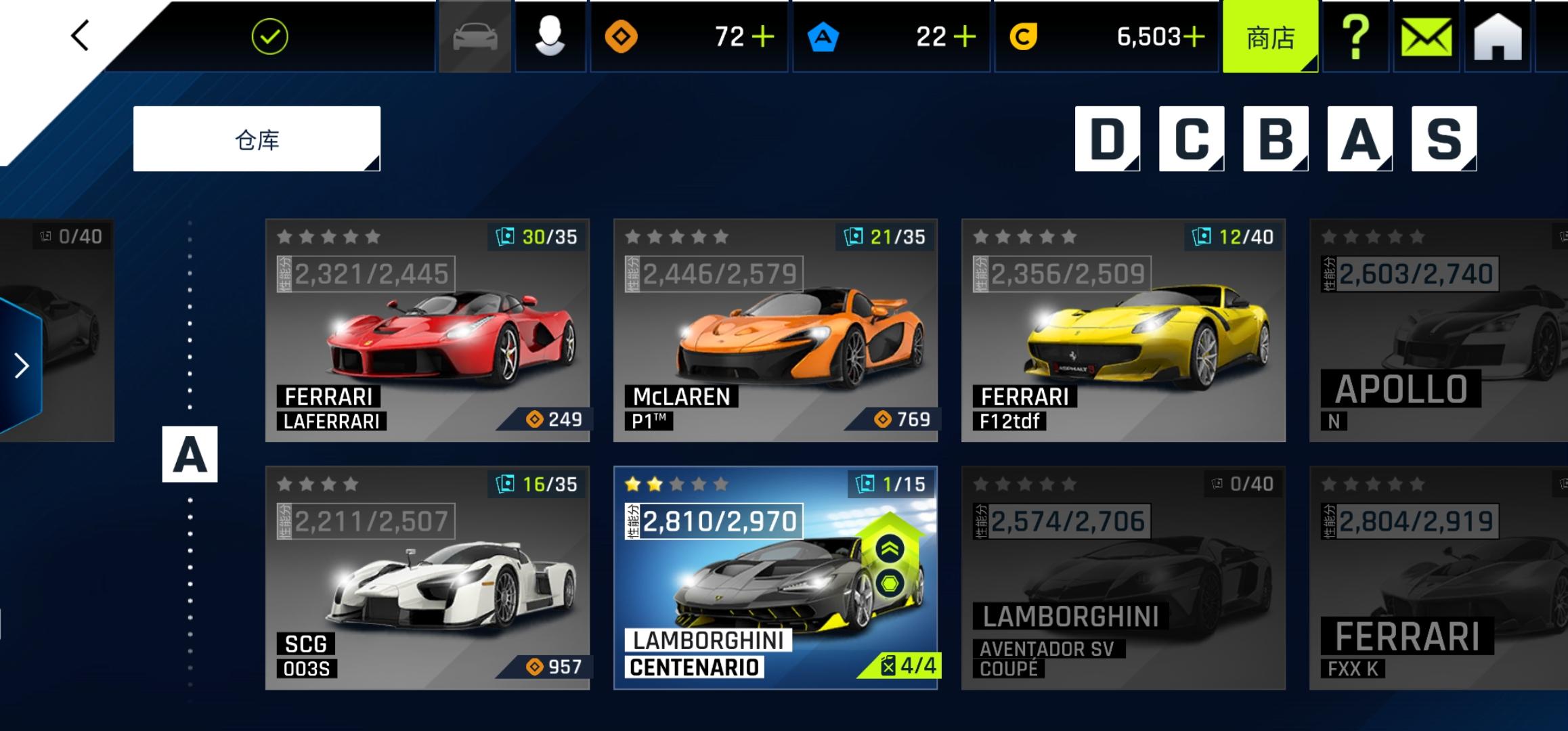Open the player profile icon
The height and width of the screenshot is (731, 1568).
550,37
